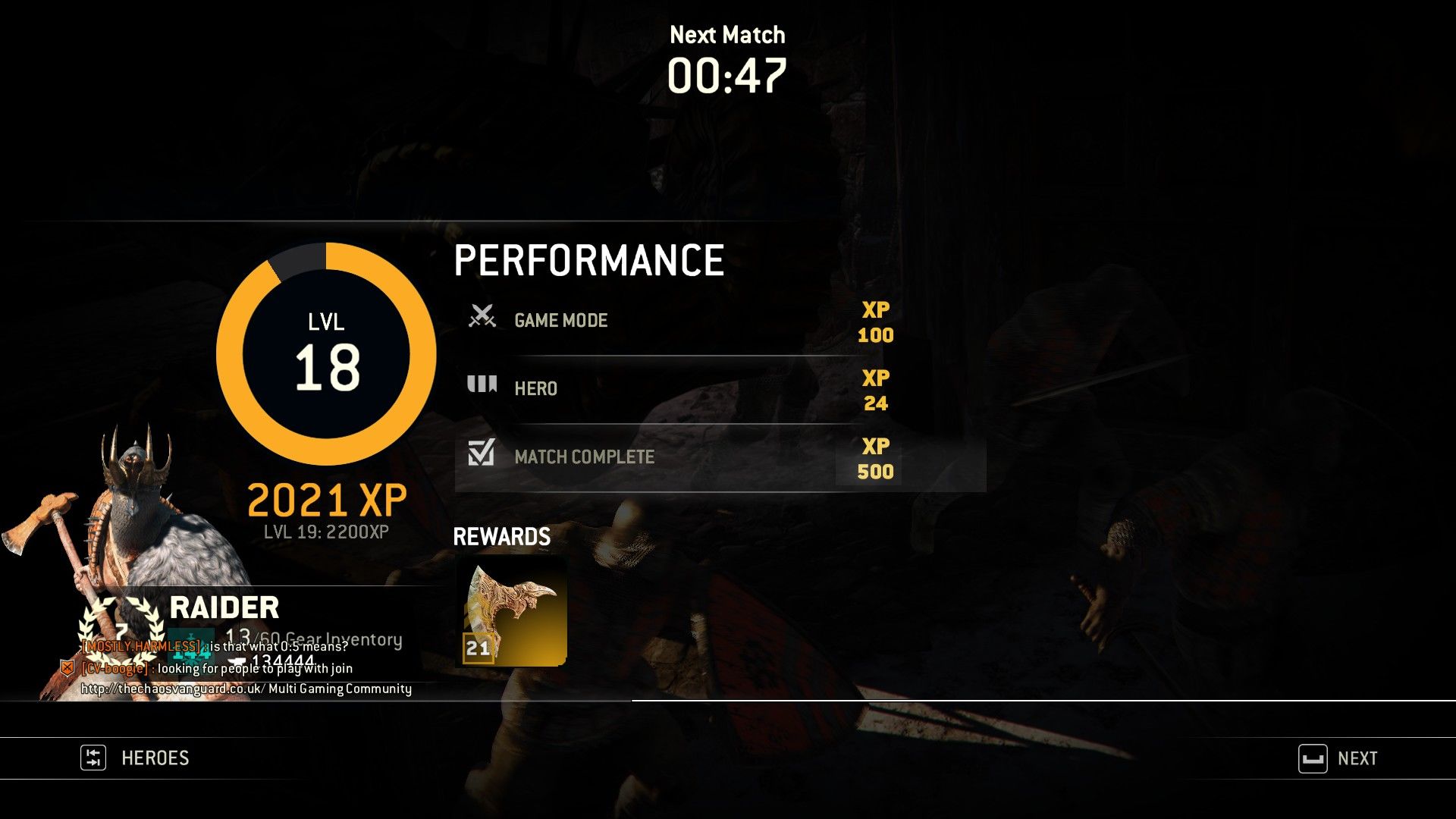
Task: Select the level 21 axe reward
Action: pos(511,612)
